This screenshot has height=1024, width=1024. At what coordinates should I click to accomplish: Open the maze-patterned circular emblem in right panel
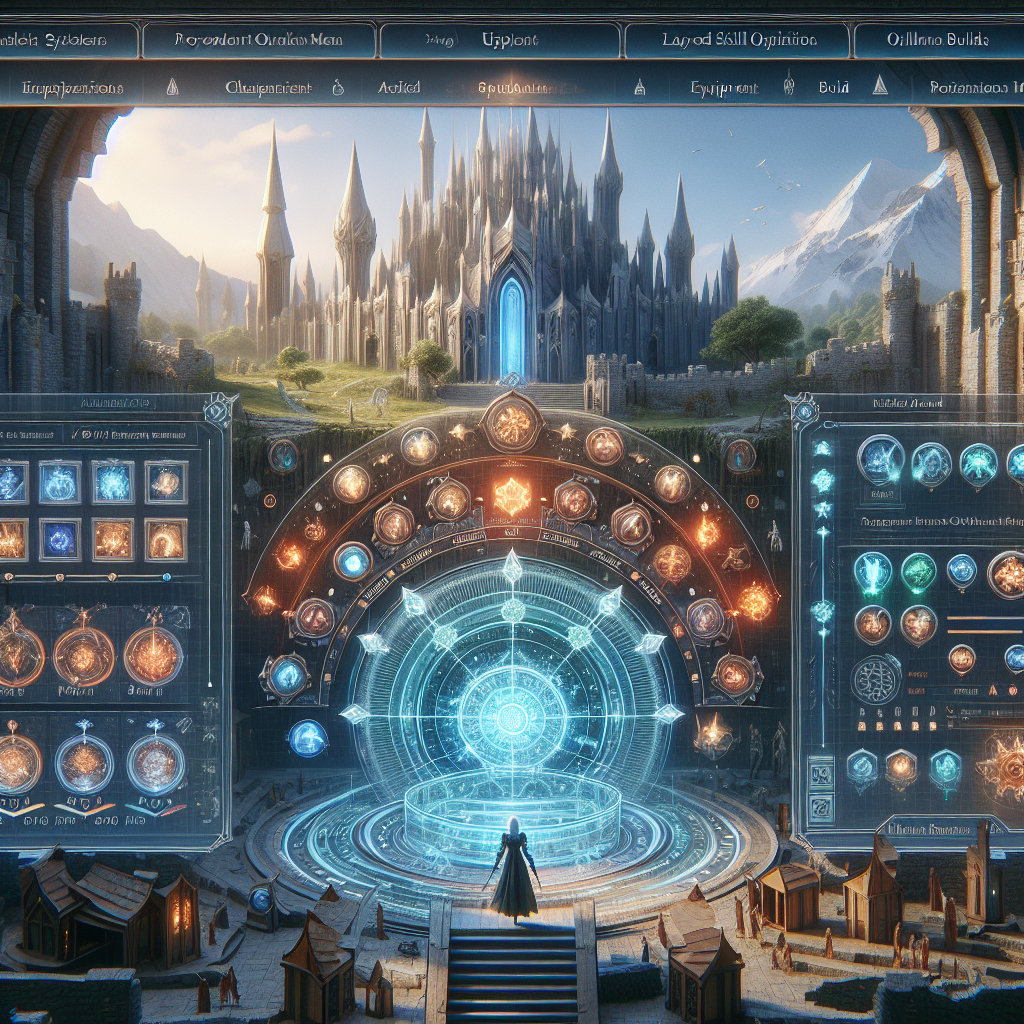[x=875, y=679]
